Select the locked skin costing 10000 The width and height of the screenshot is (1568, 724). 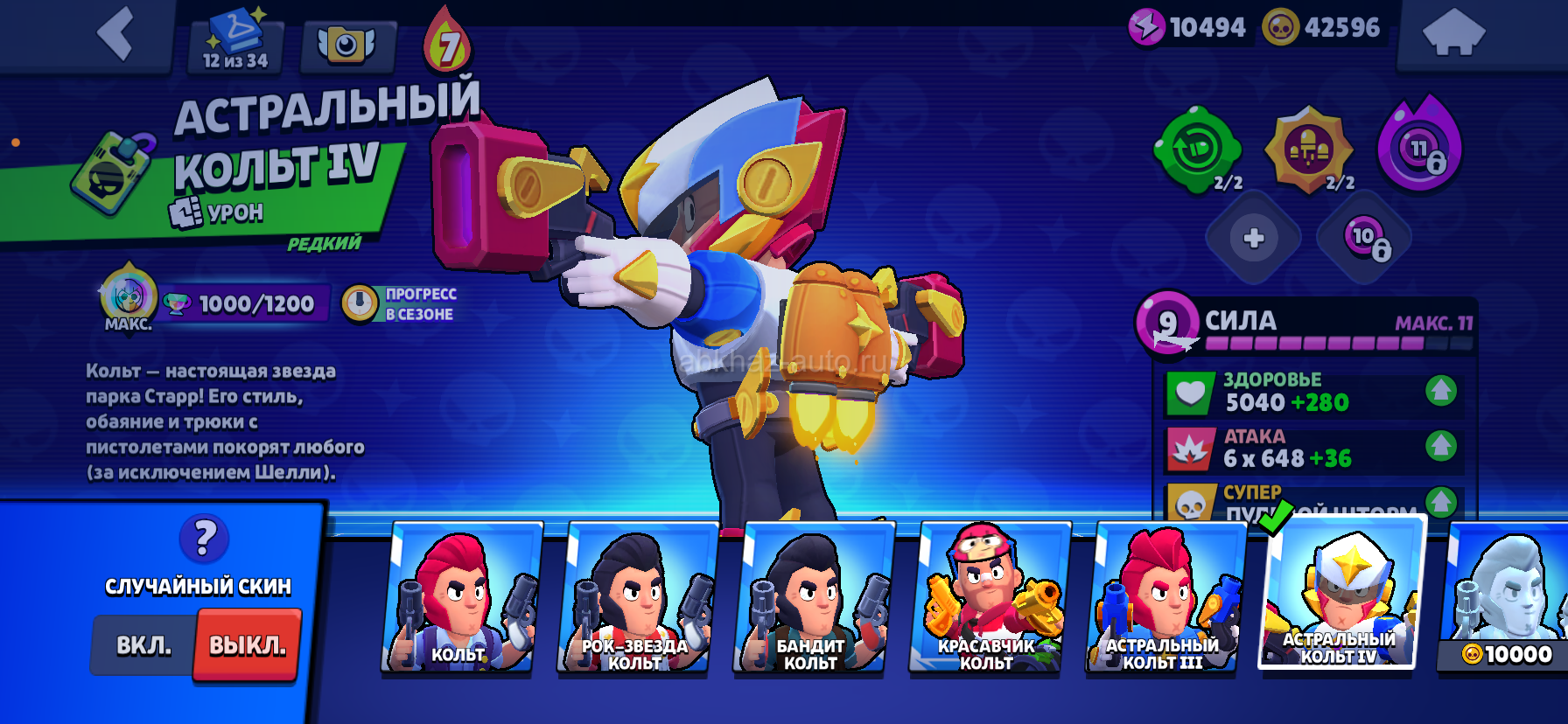(x=1505, y=599)
